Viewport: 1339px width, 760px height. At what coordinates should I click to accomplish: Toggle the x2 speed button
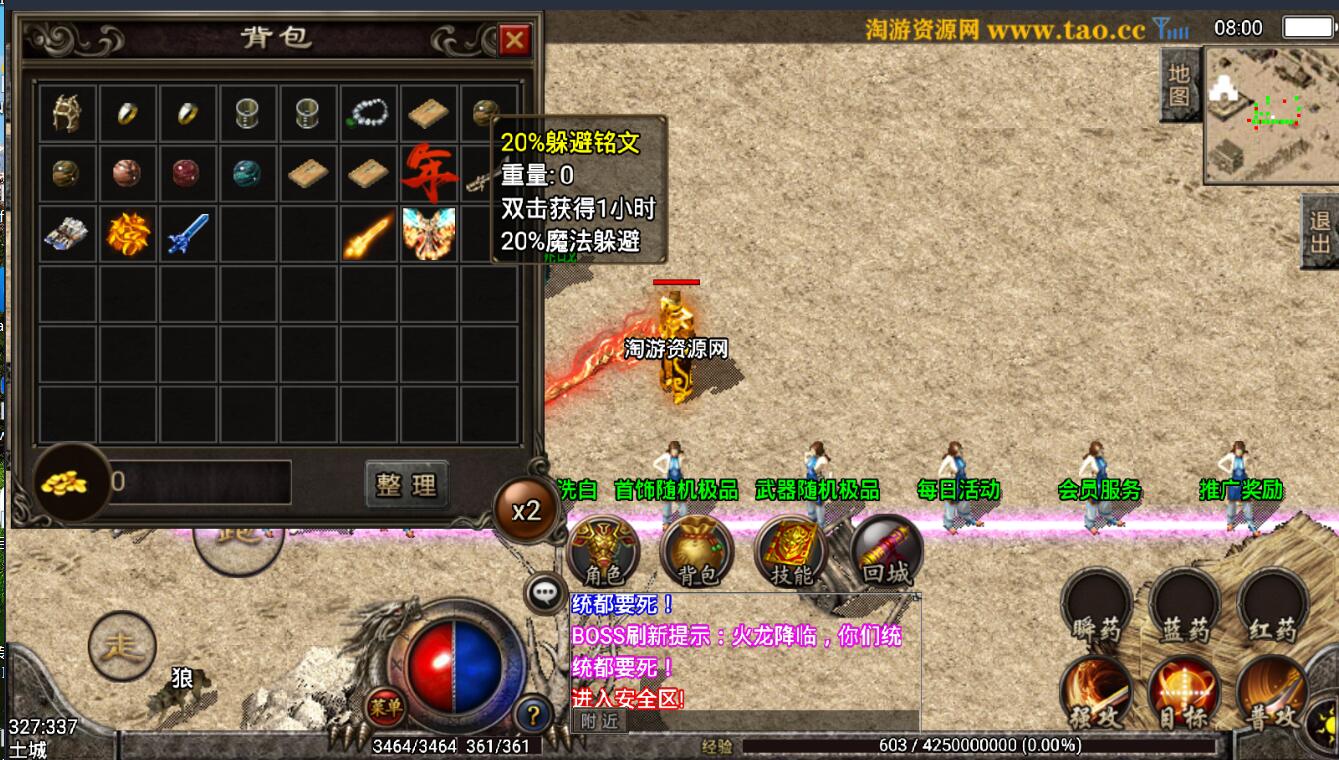526,511
